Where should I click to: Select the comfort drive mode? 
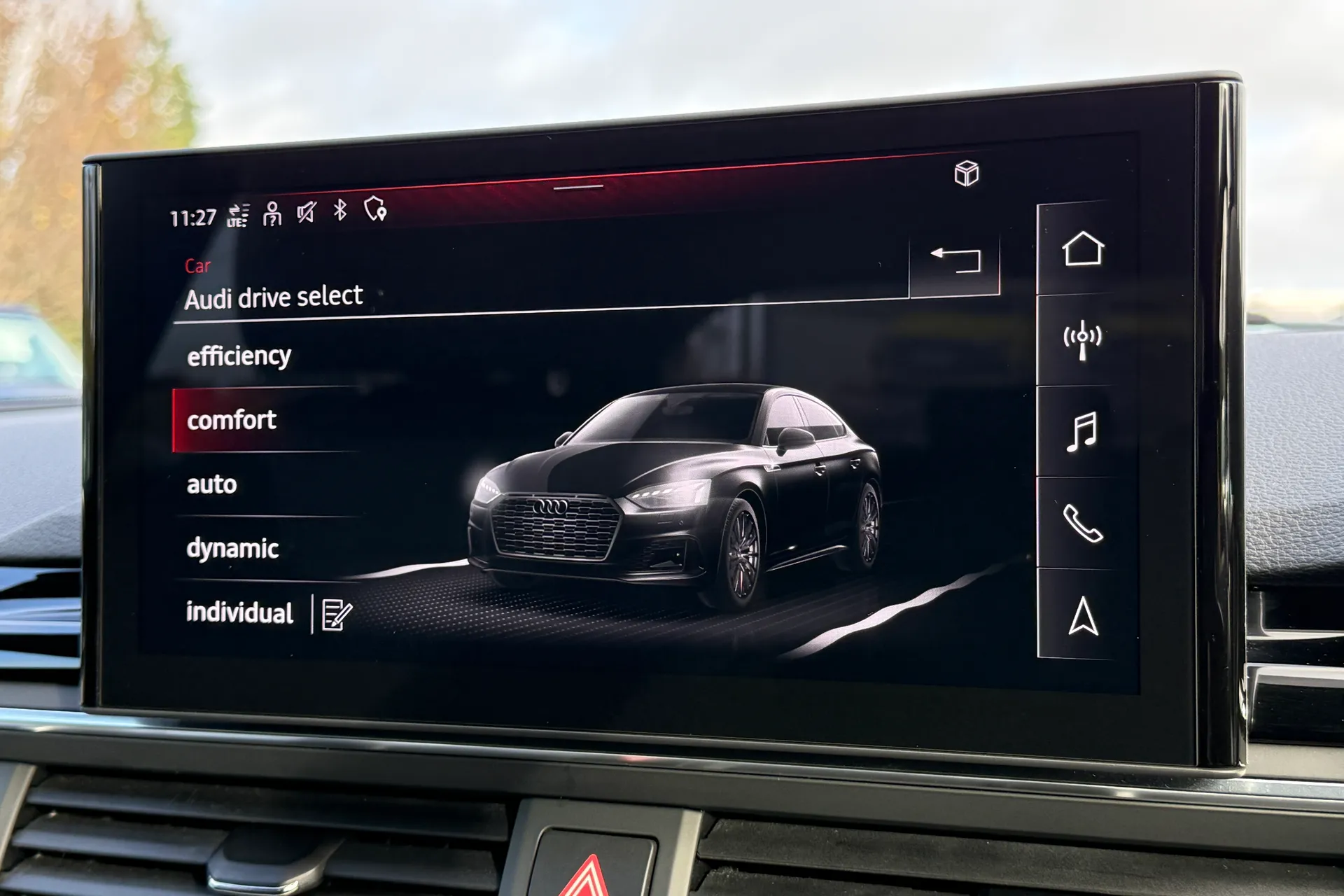pos(231,420)
